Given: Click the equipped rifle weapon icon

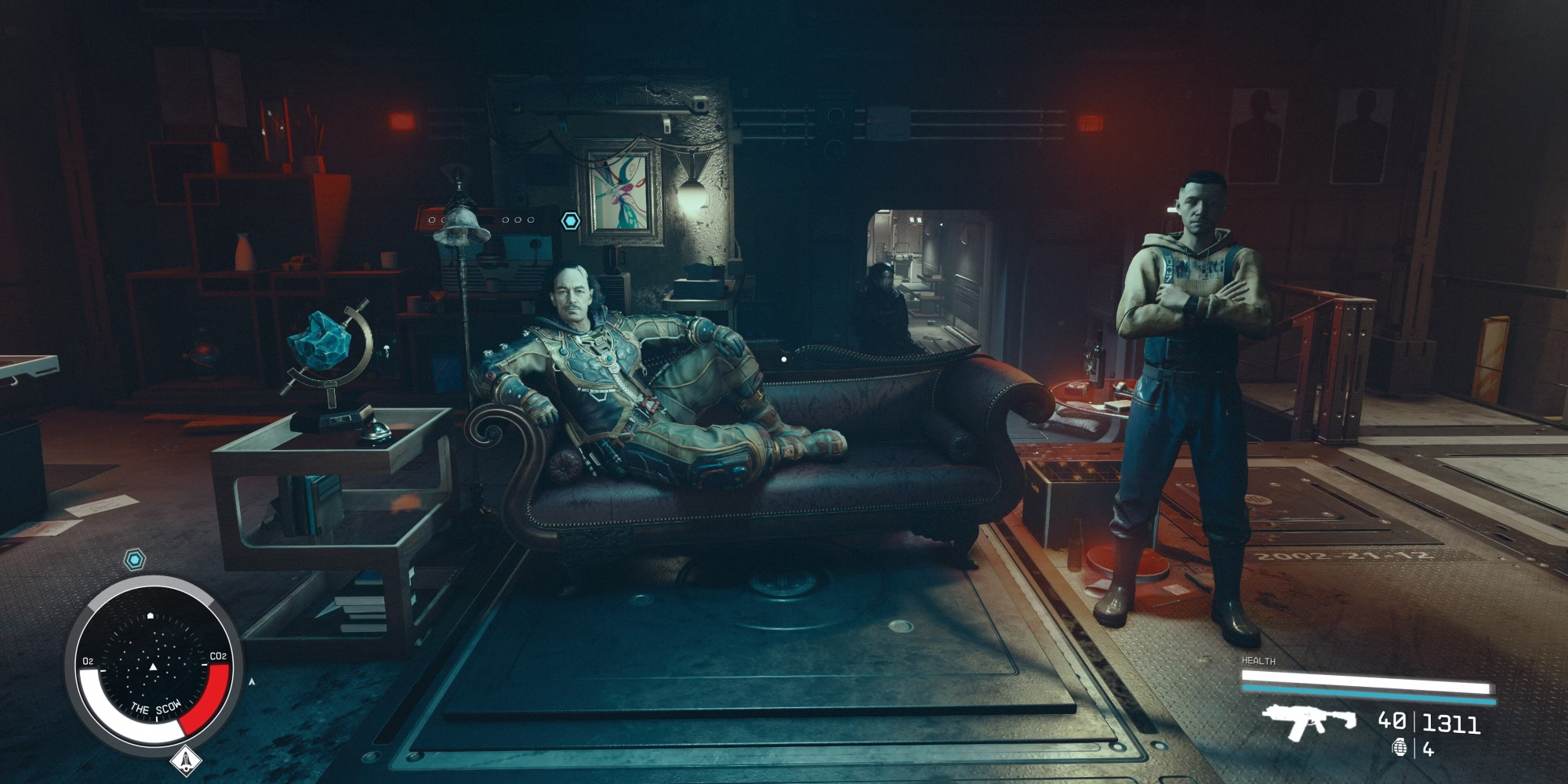Looking at the screenshot, I should pos(1308,721).
